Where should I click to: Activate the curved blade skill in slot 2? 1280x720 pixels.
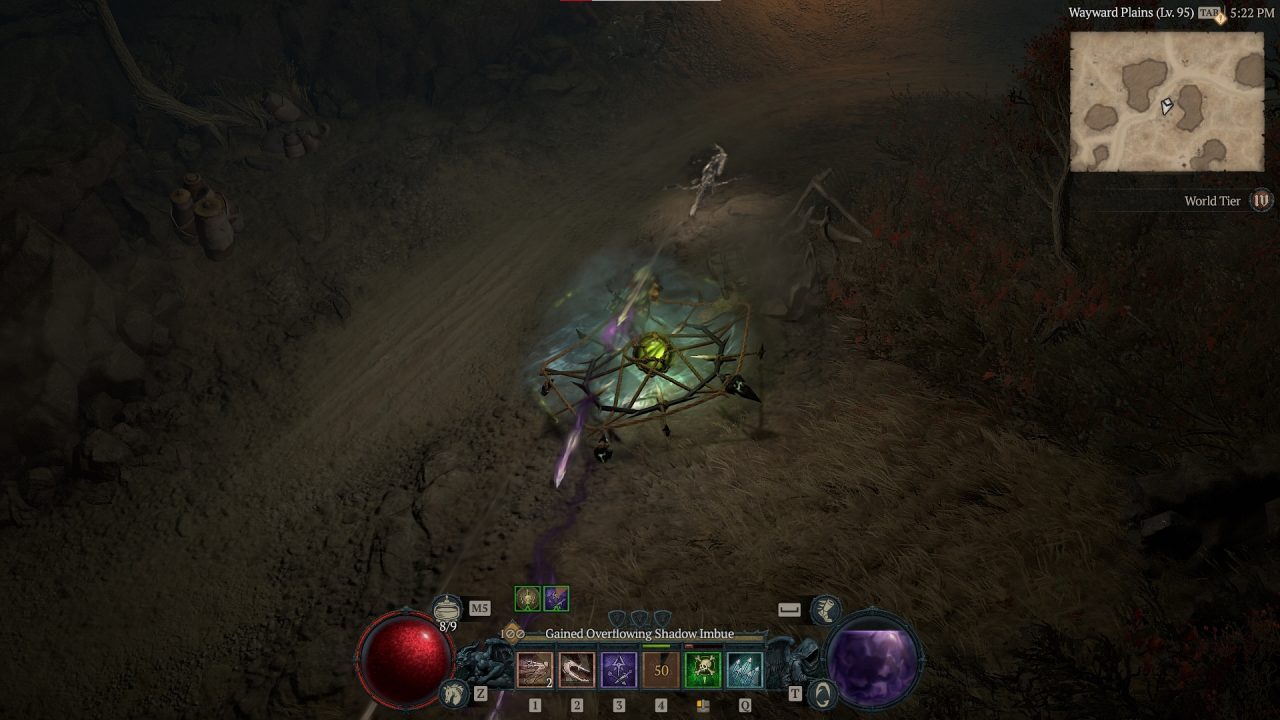coord(576,670)
